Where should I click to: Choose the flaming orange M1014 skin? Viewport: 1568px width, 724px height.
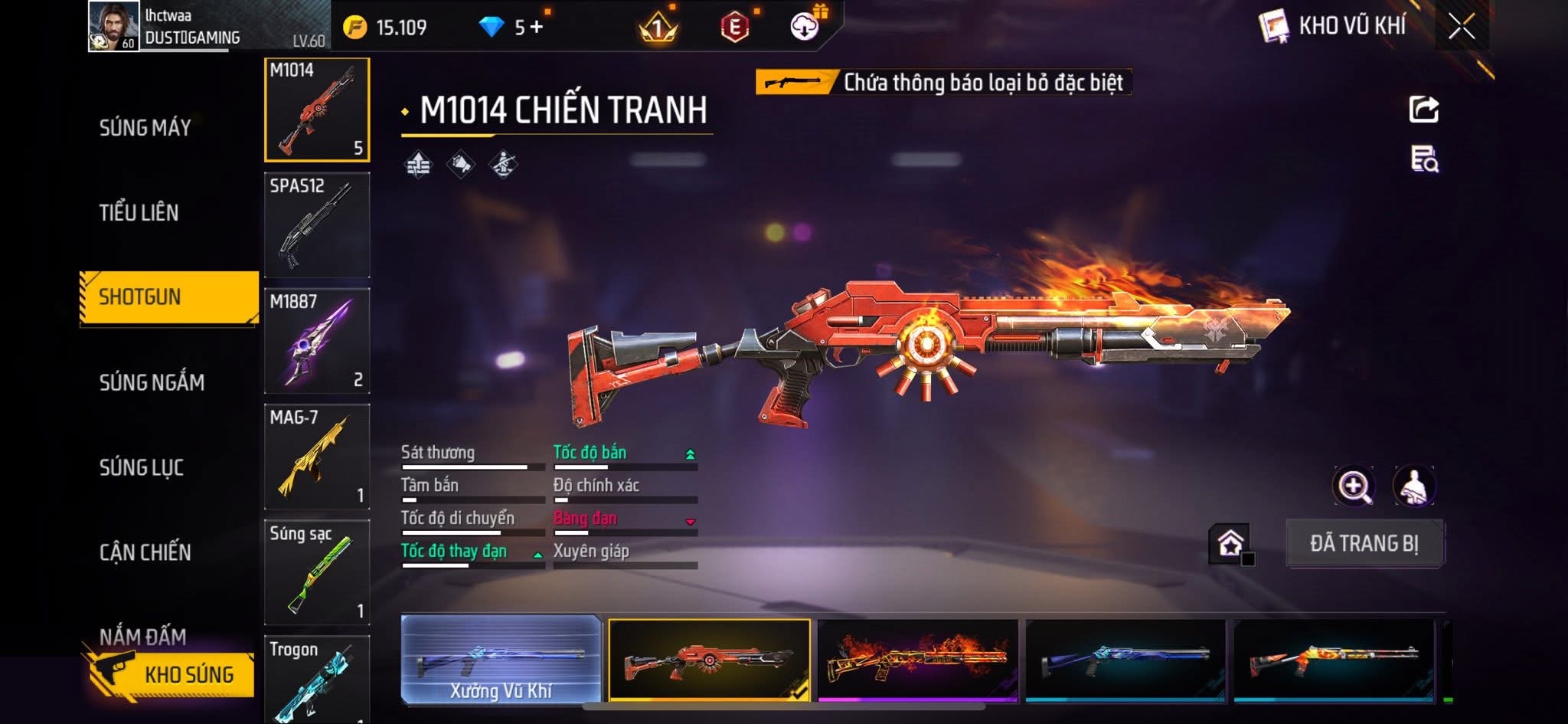[x=918, y=660]
